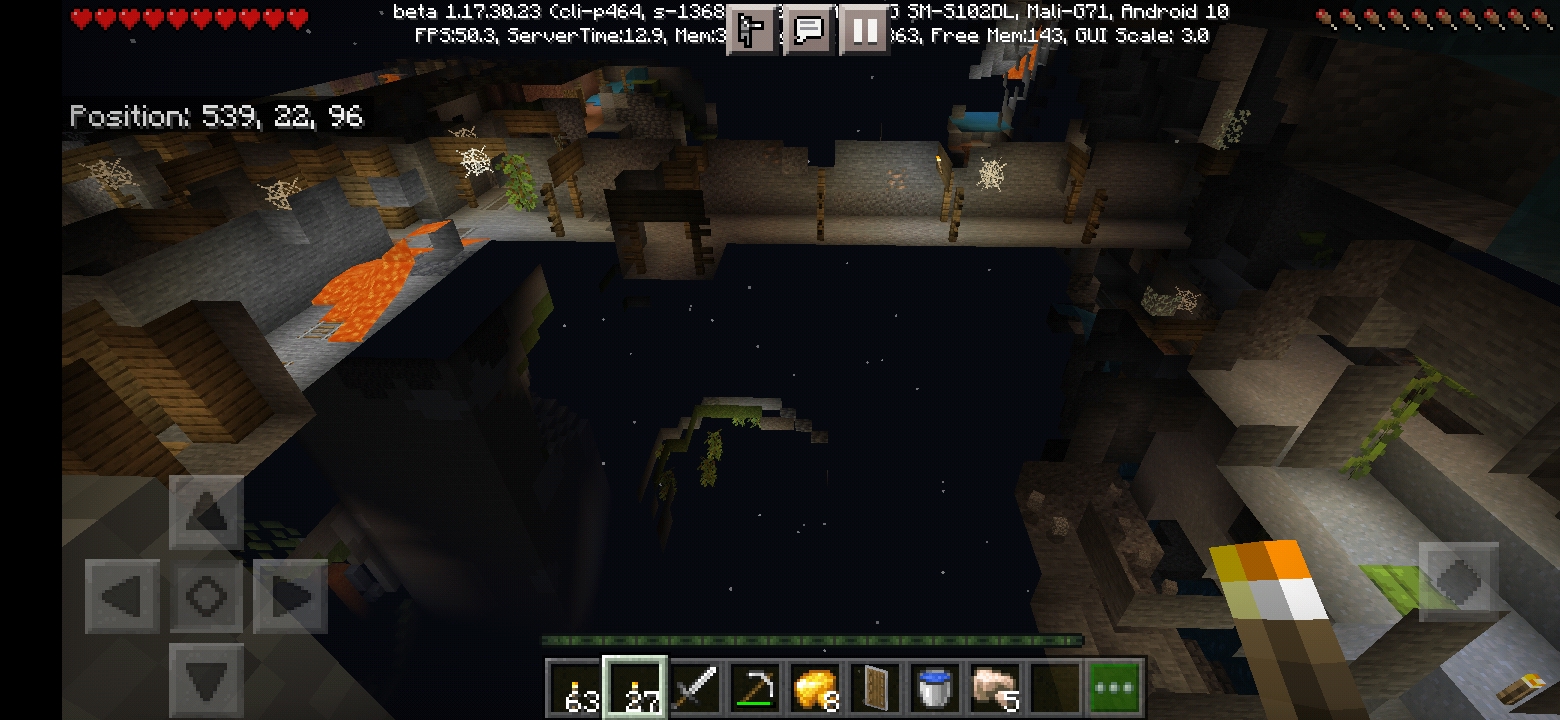1560x720 pixels.
Task: Tap the move right arrow
Action: [291, 597]
